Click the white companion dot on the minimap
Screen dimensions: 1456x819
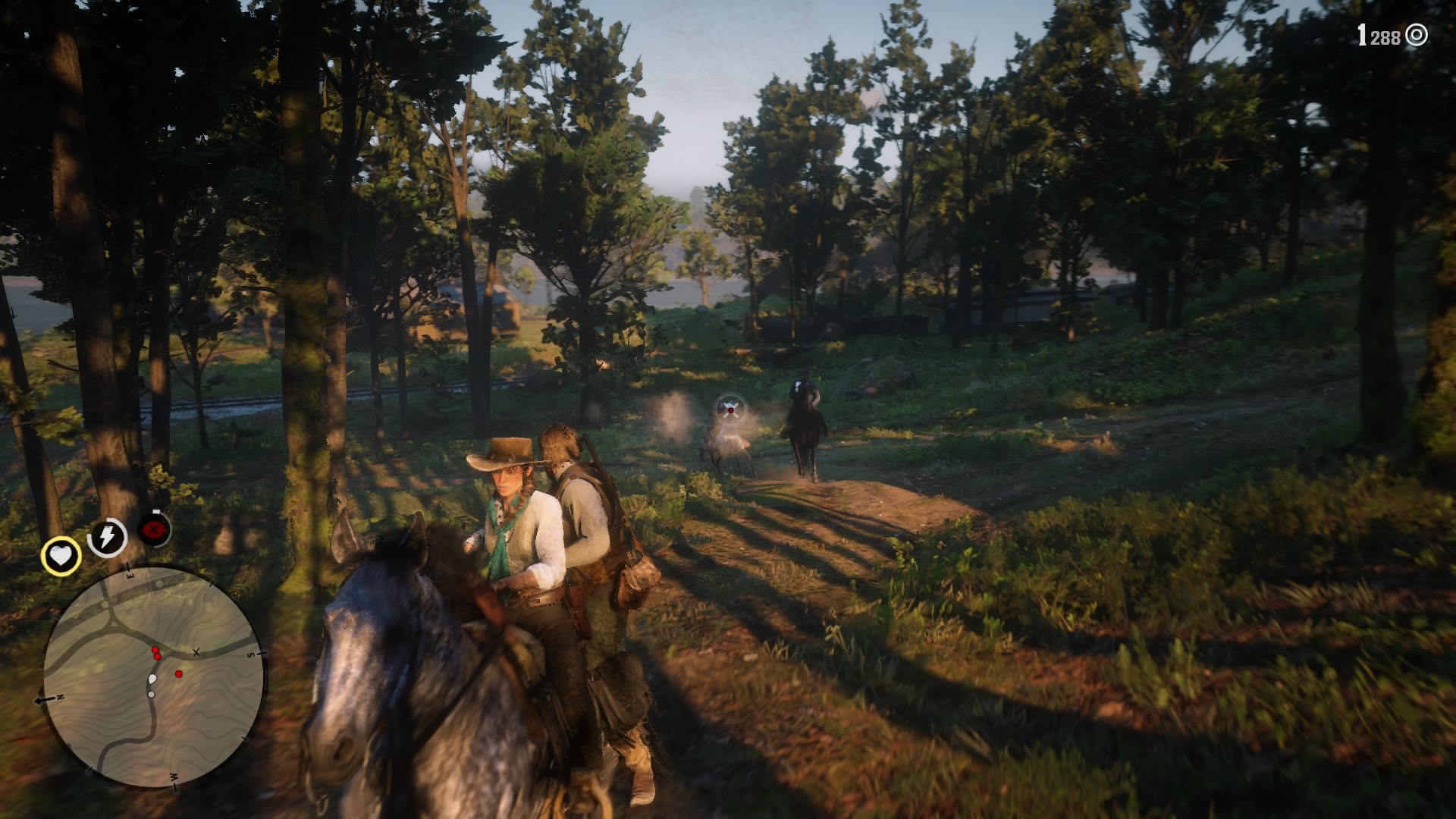pos(152,694)
